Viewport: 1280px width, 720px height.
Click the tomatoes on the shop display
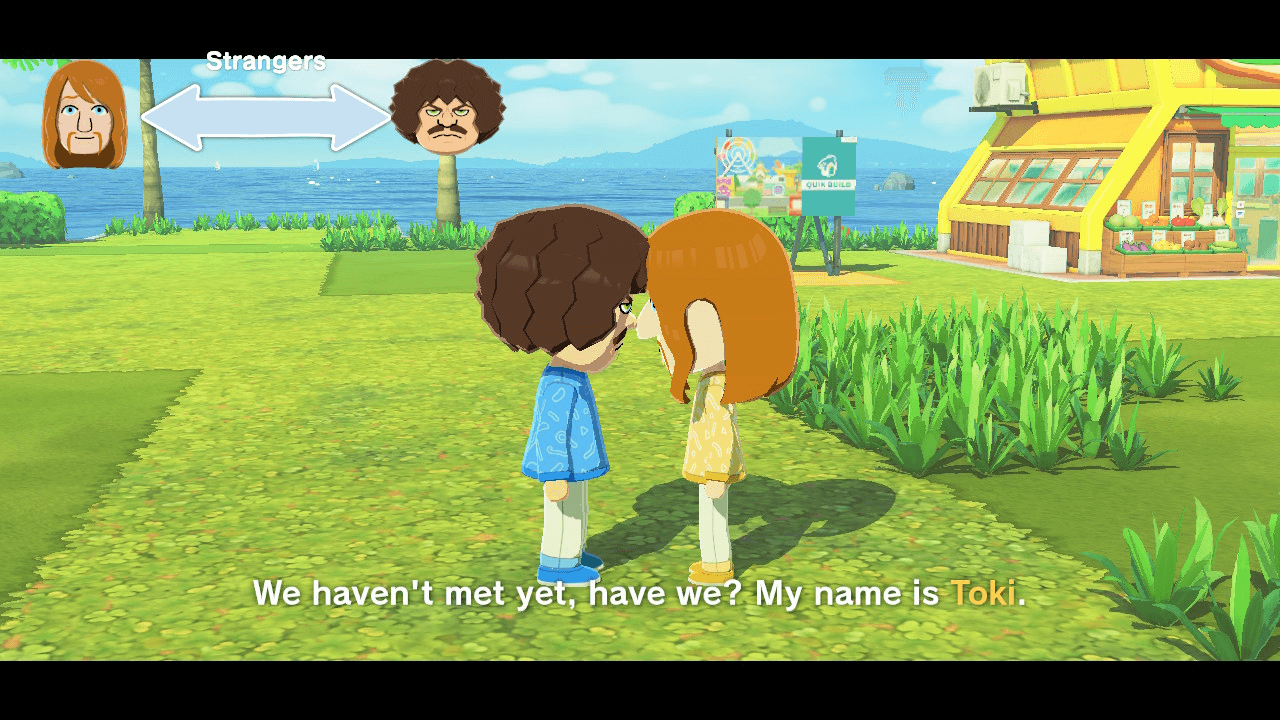1182,222
